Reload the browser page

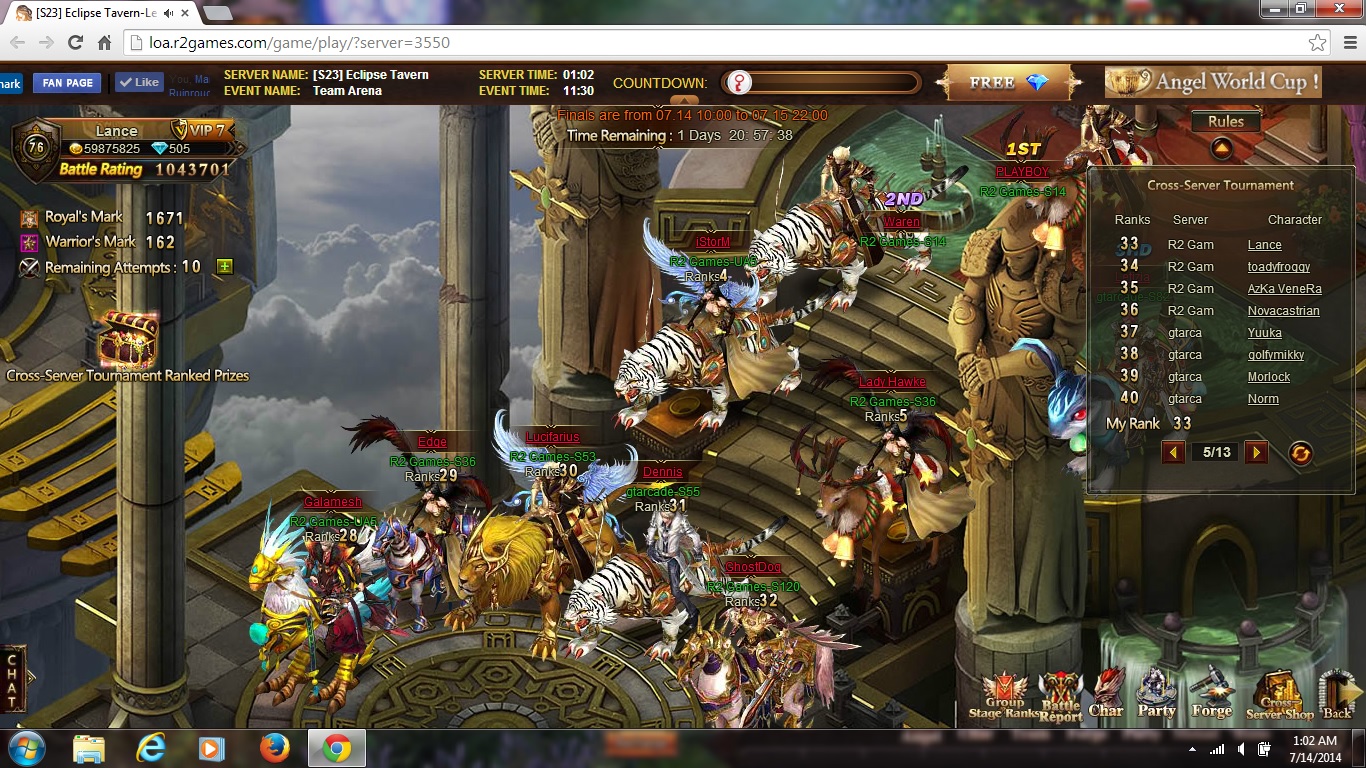click(x=75, y=43)
